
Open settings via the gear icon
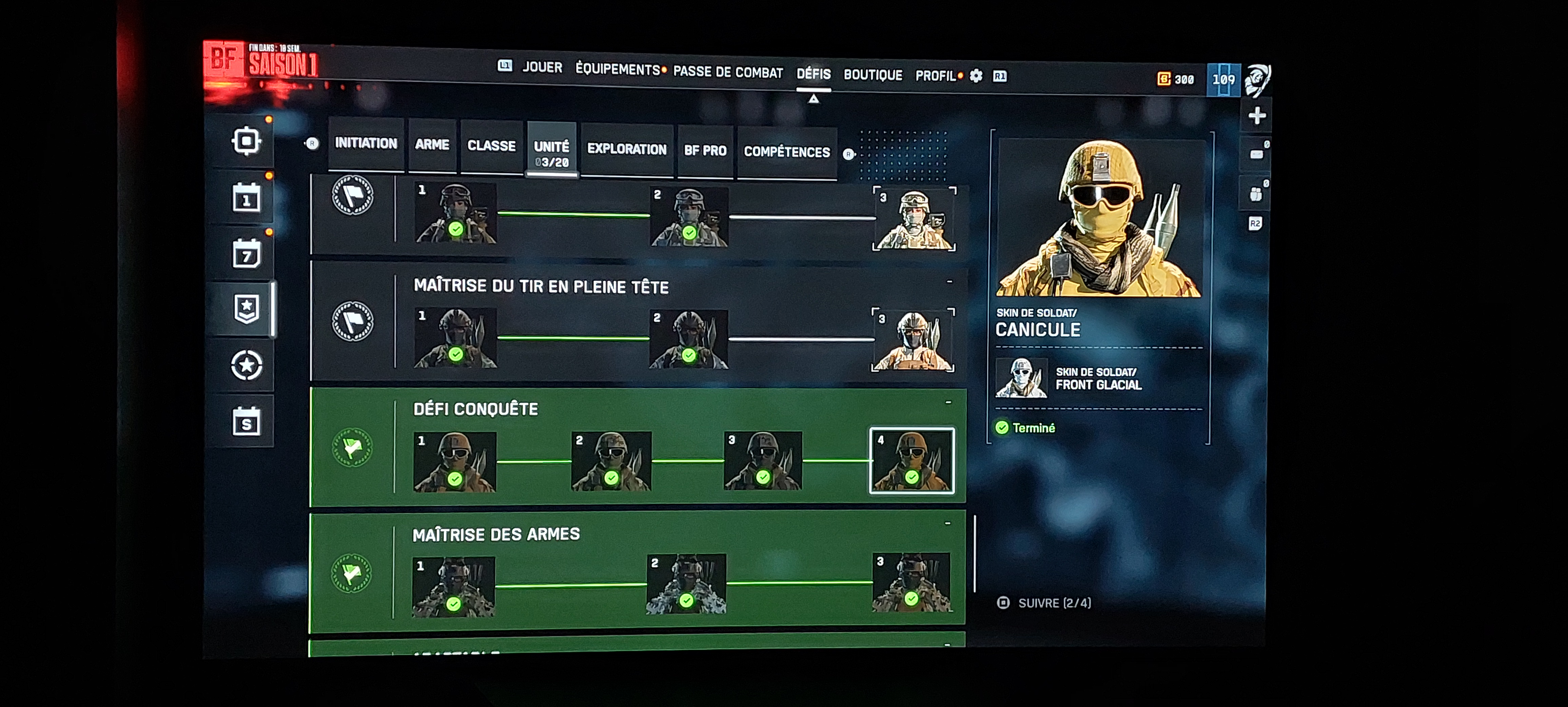(976, 76)
